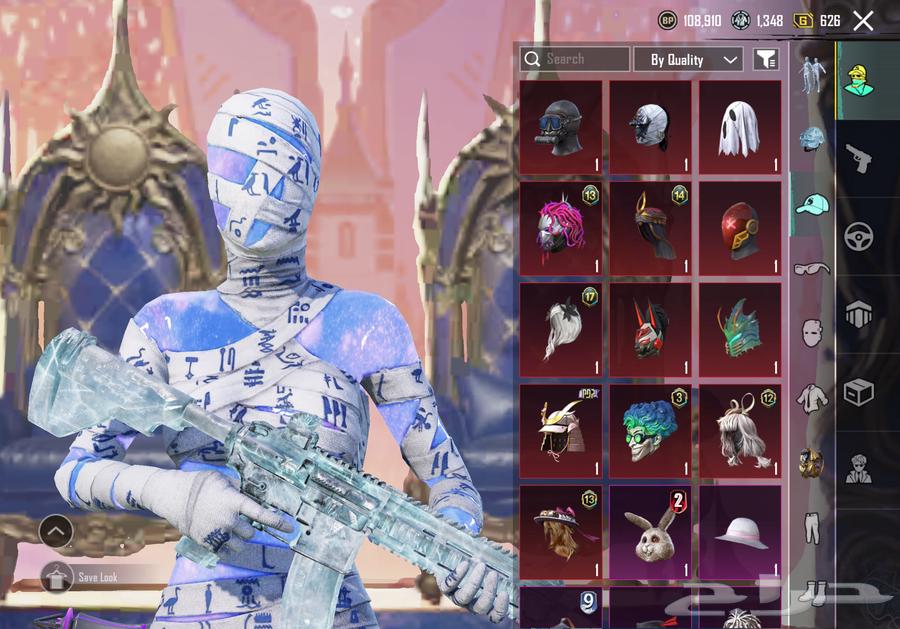Open the filter options icon

pyautogui.click(x=765, y=60)
